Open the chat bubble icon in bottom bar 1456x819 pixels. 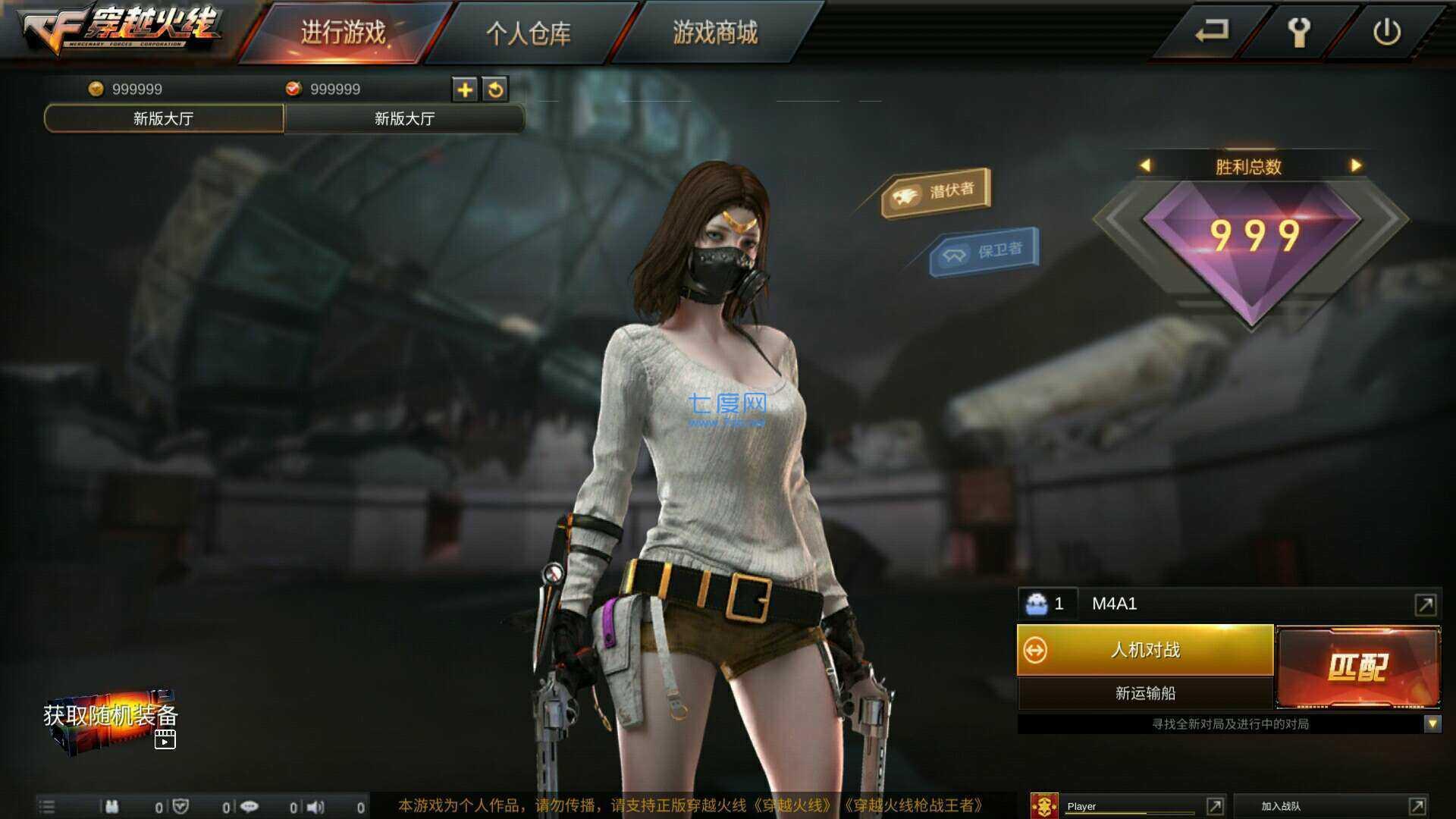[250, 806]
